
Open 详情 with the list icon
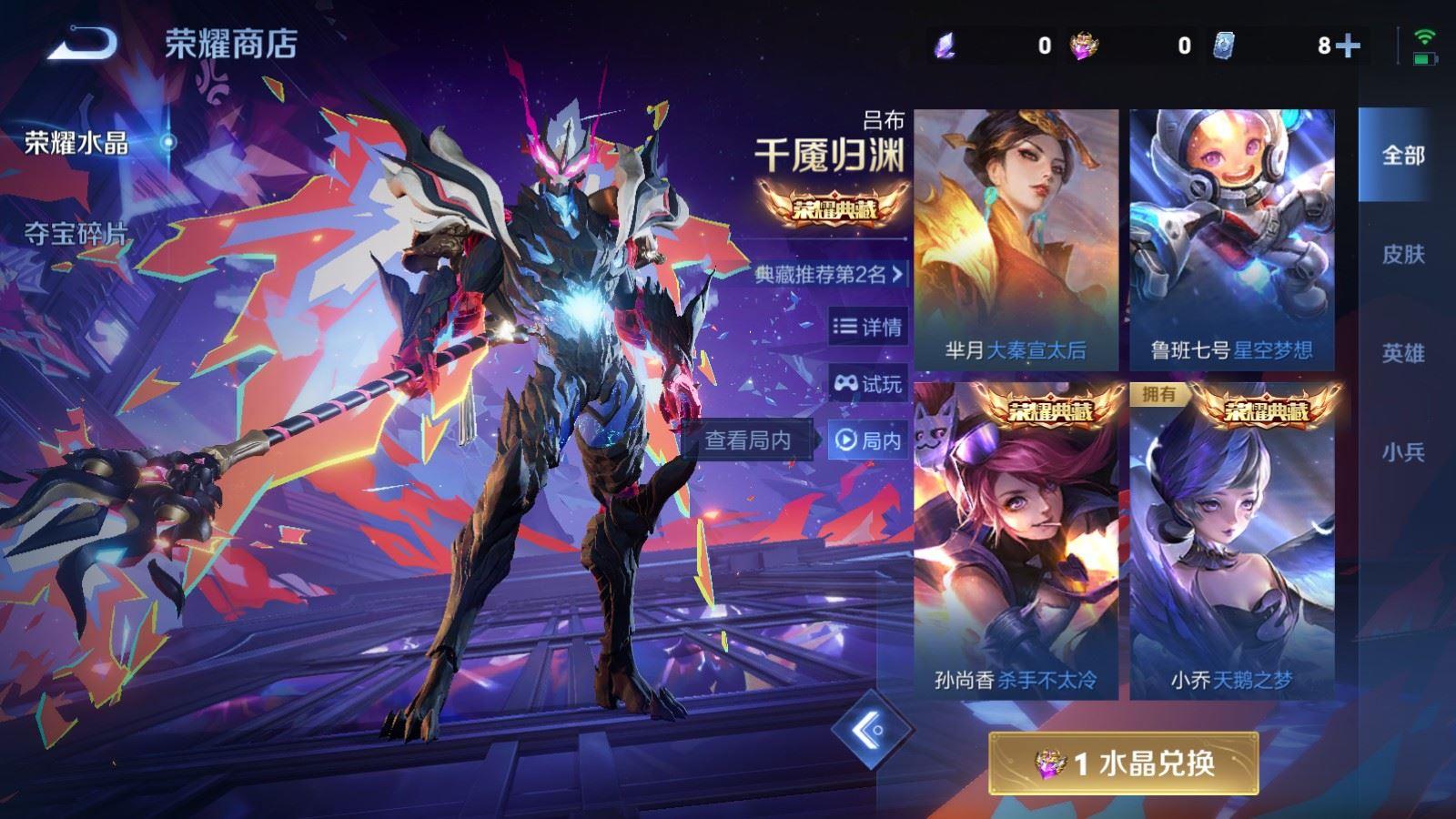(x=866, y=328)
